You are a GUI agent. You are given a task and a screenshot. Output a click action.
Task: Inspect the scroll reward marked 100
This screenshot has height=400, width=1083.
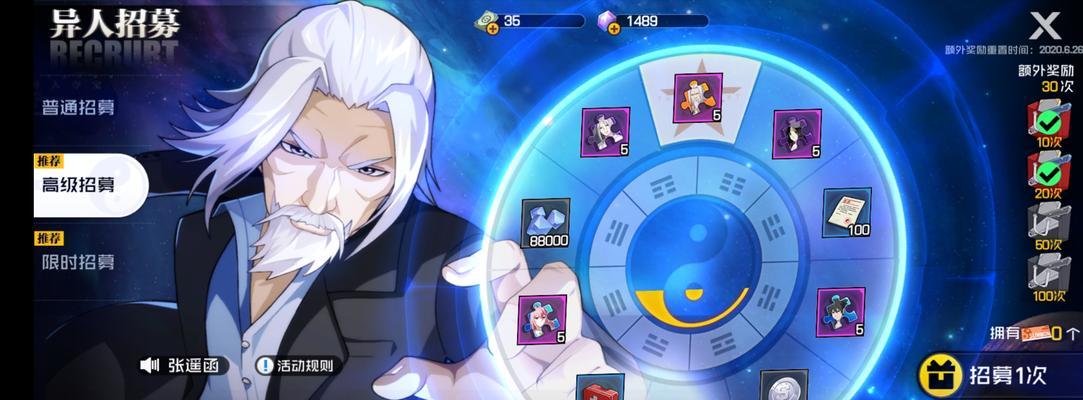[x=847, y=211]
